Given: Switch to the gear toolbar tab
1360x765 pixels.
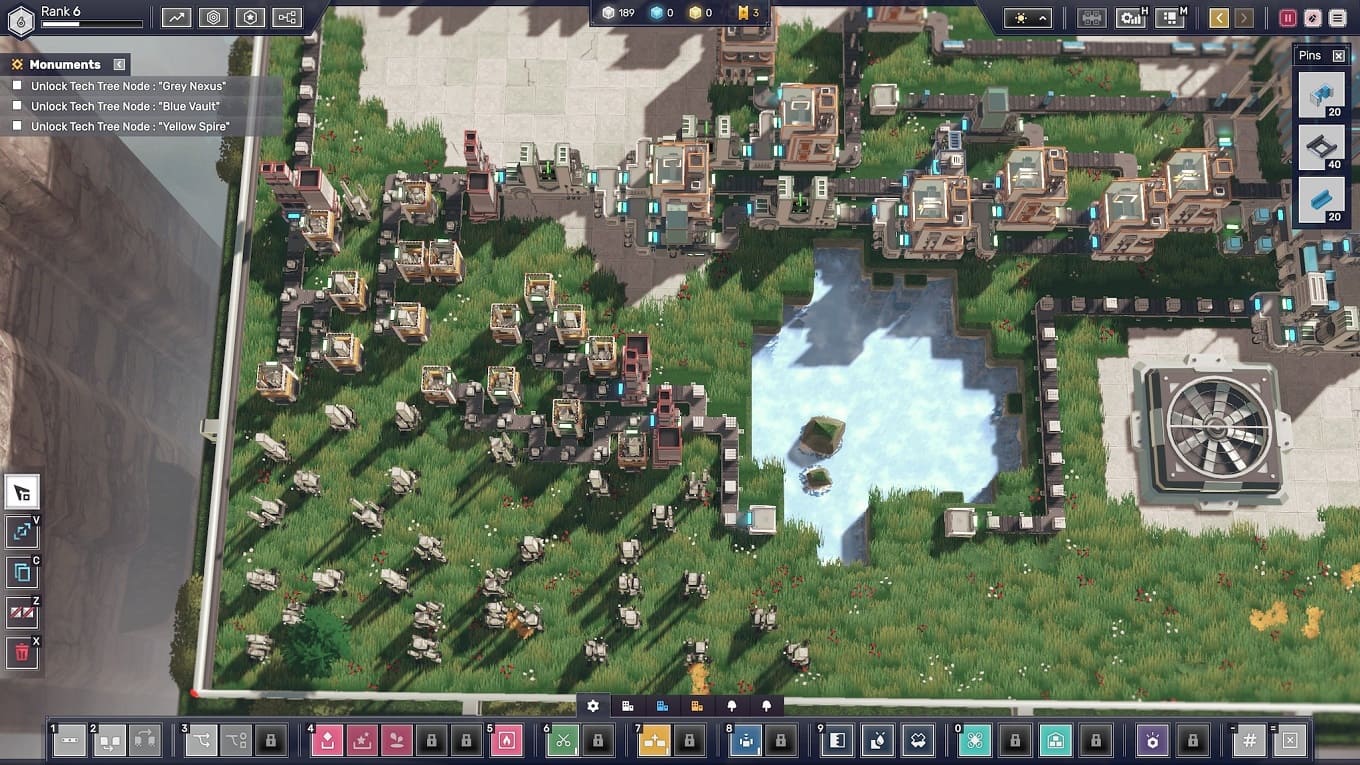Looking at the screenshot, I should pyautogui.click(x=593, y=706).
